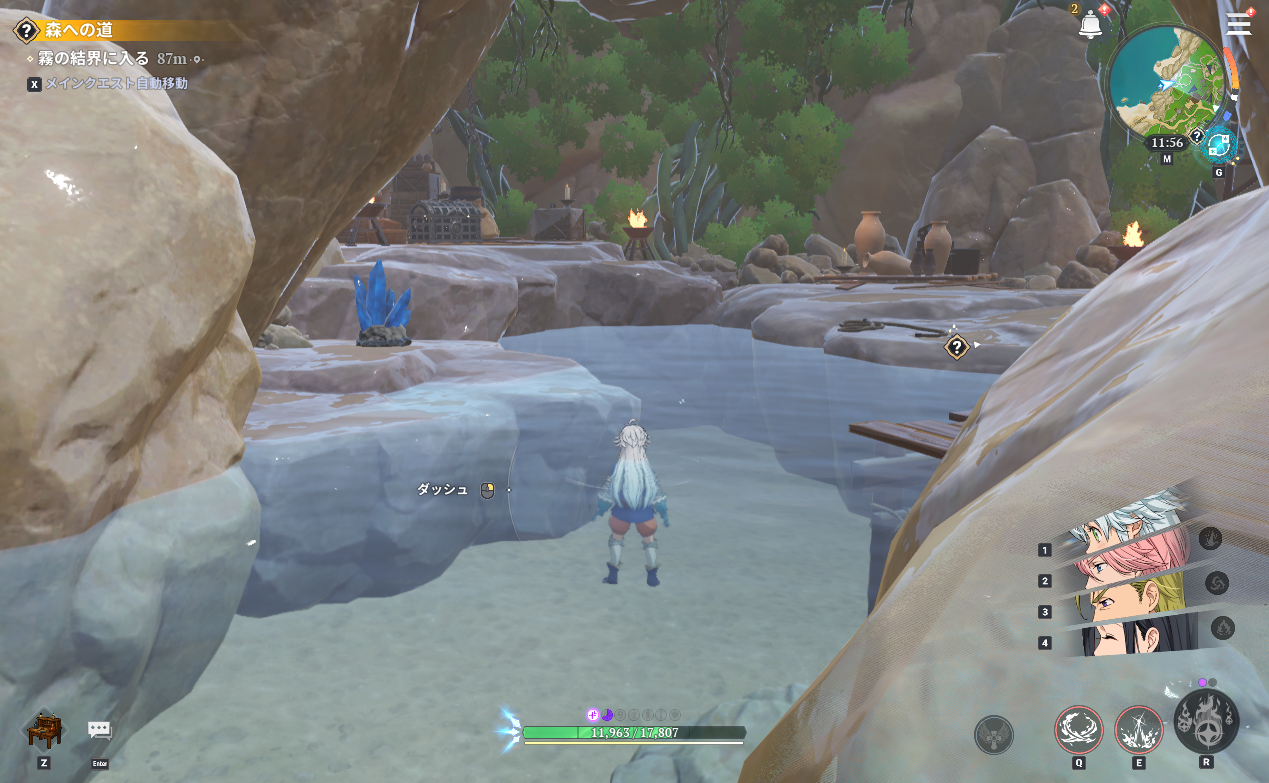Activate the winged cross ability icon
This screenshot has height=783, width=1269.
(x=993, y=735)
